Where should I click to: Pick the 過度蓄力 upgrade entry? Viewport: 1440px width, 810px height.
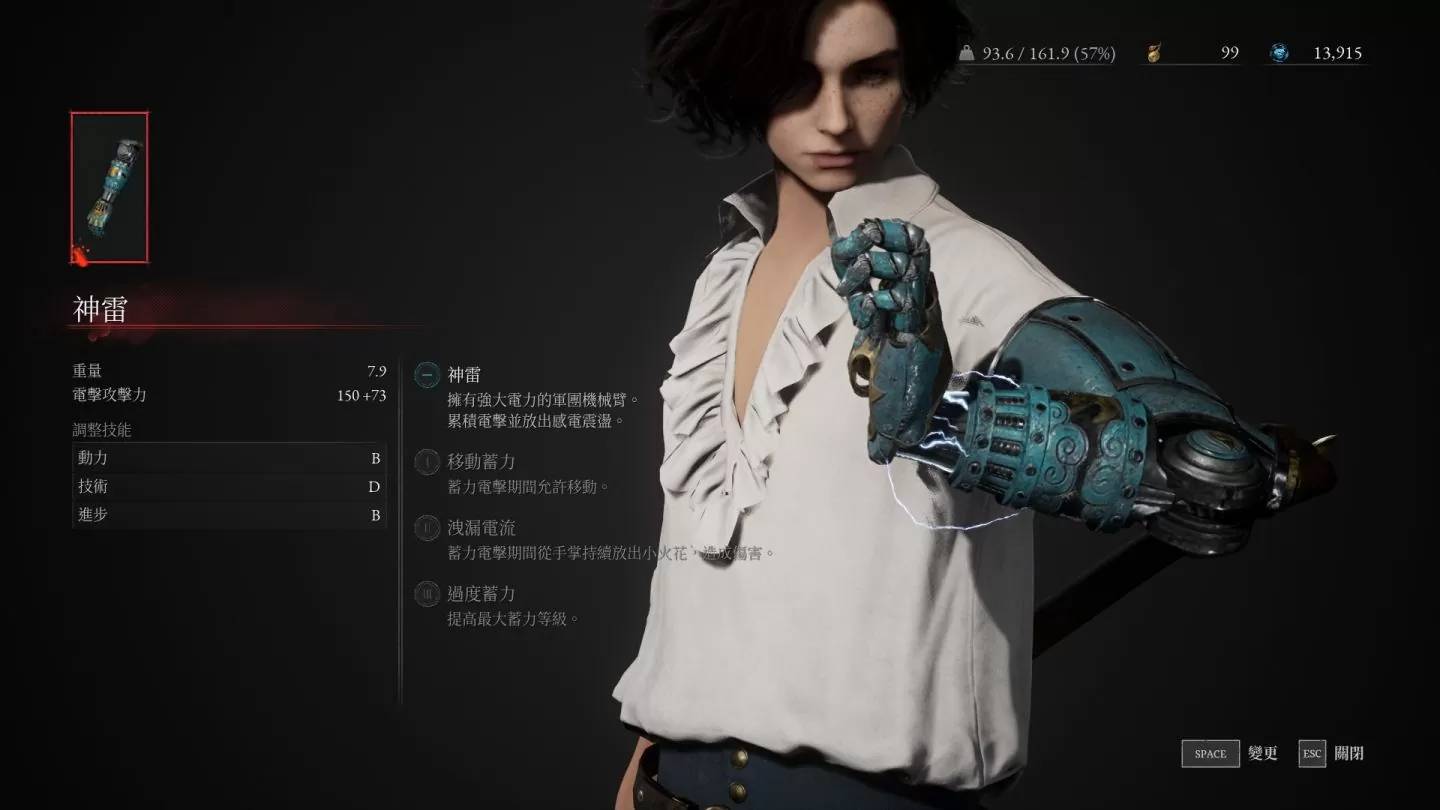coord(480,594)
